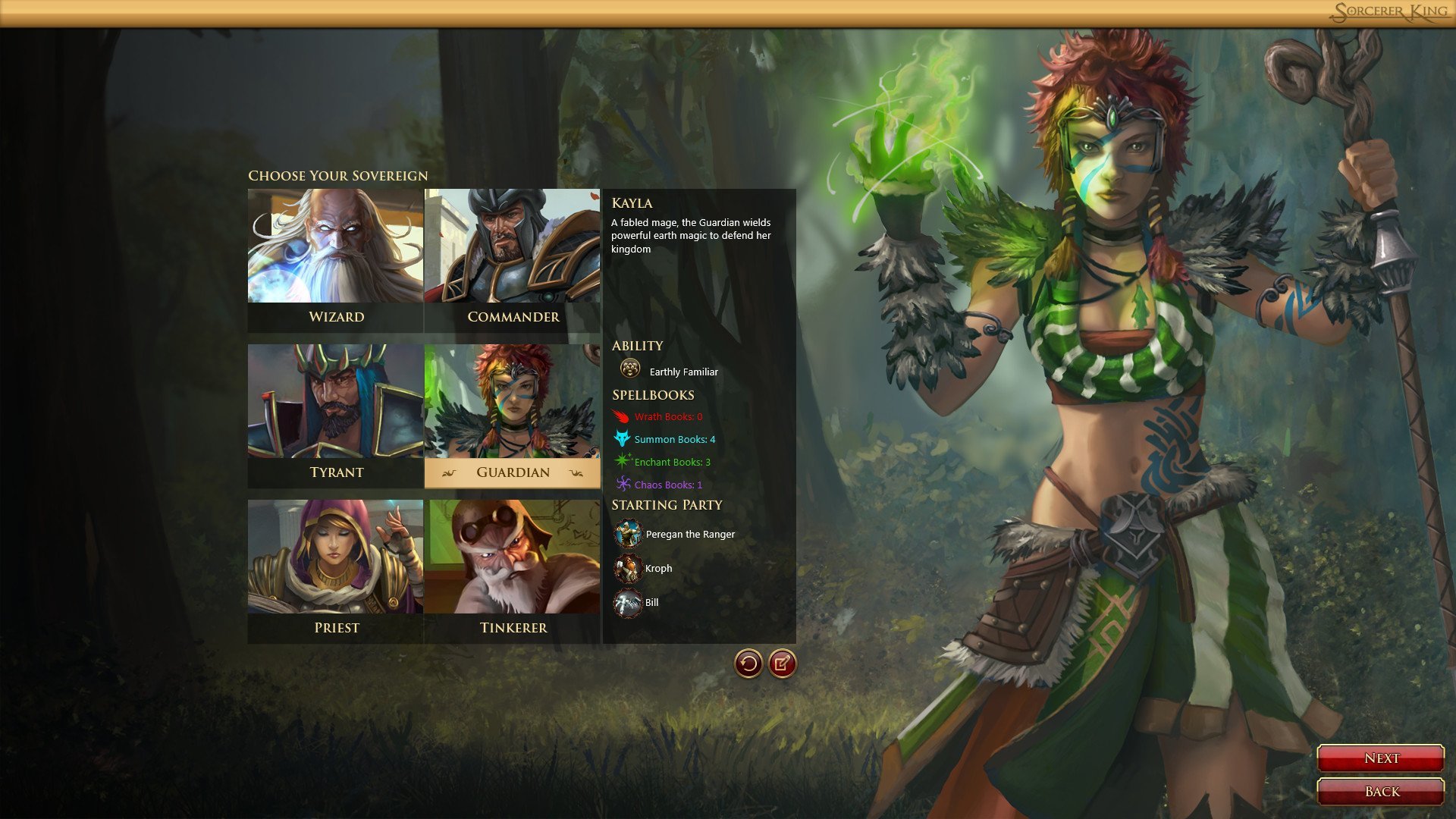Open the edit sovereign pencil button
This screenshot has height=819, width=1456.
coord(782,664)
